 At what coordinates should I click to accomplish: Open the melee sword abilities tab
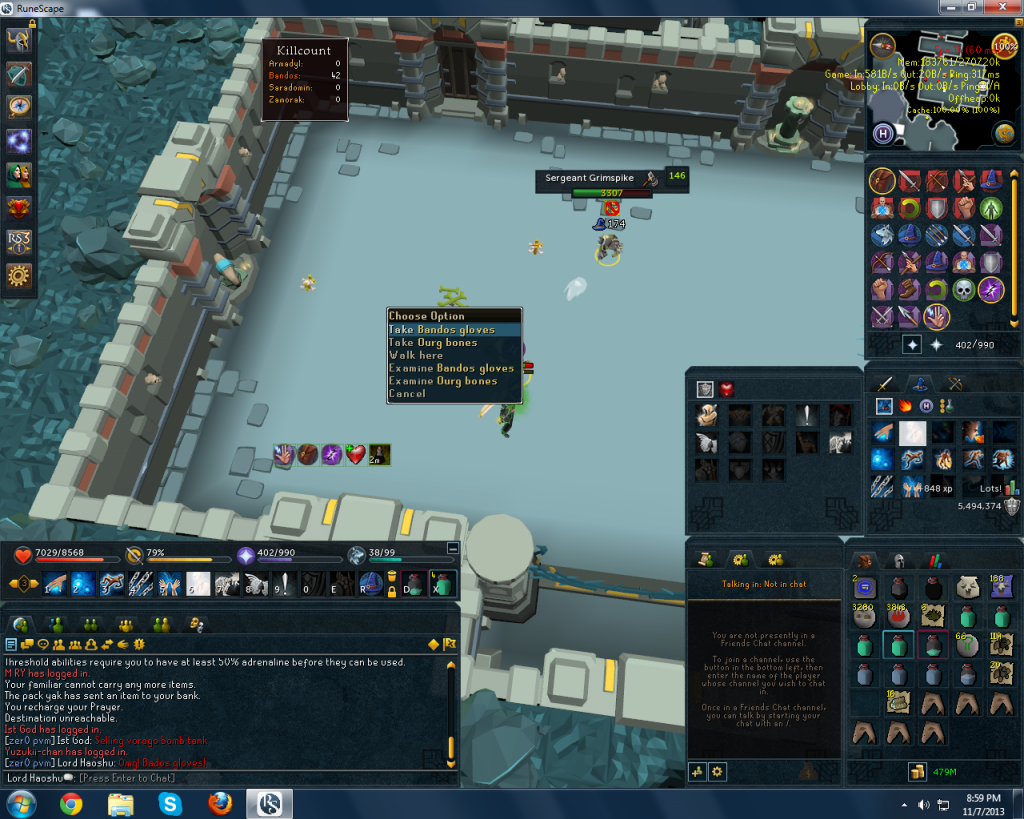coord(885,382)
